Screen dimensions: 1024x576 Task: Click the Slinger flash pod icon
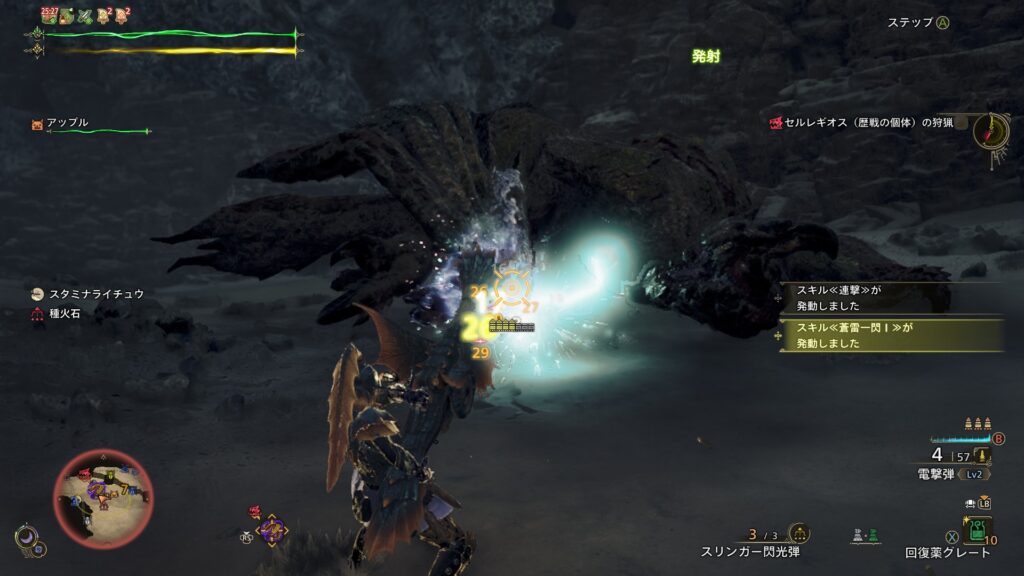799,534
